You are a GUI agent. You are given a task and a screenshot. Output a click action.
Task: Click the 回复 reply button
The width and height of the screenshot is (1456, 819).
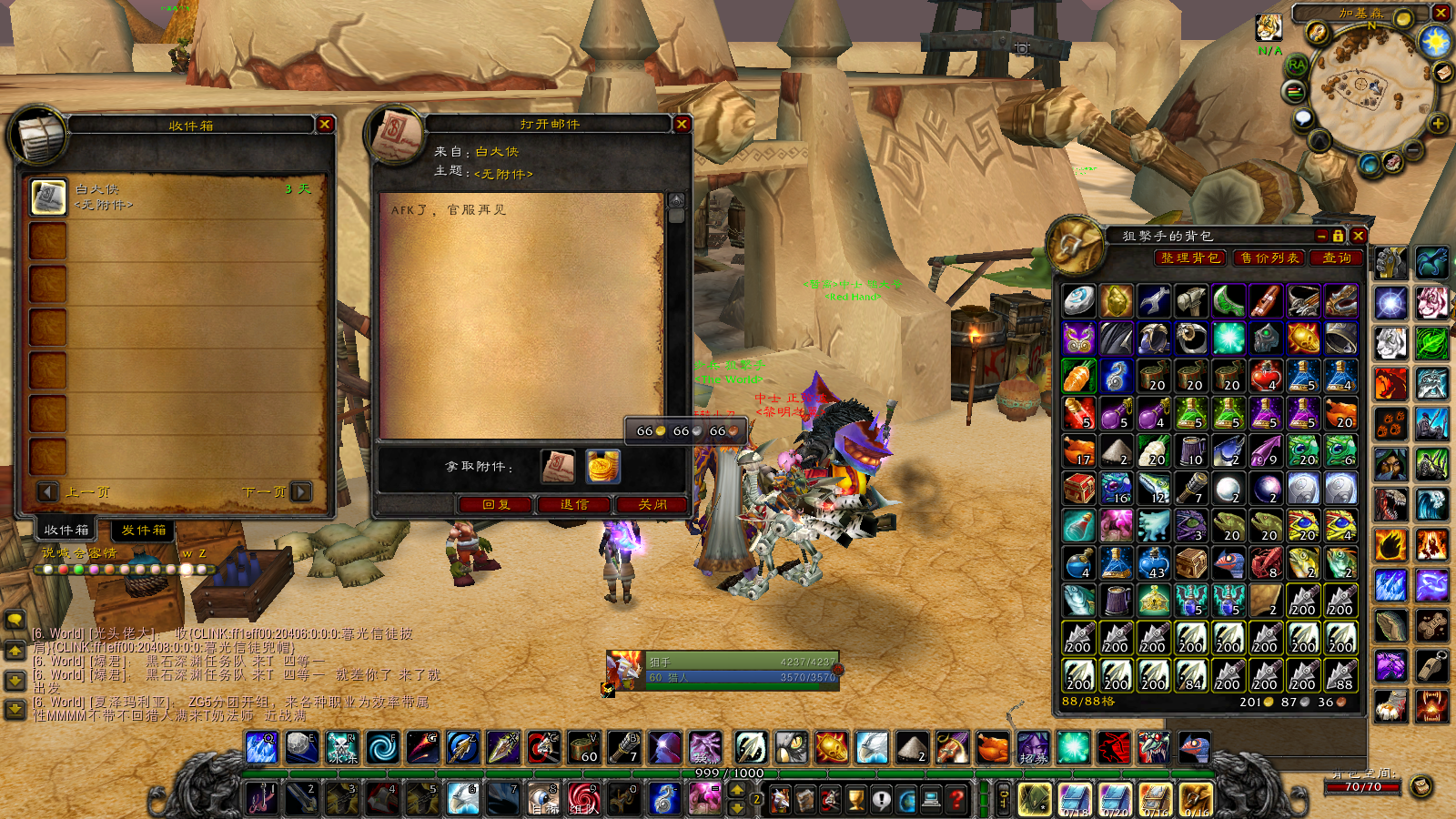click(496, 504)
